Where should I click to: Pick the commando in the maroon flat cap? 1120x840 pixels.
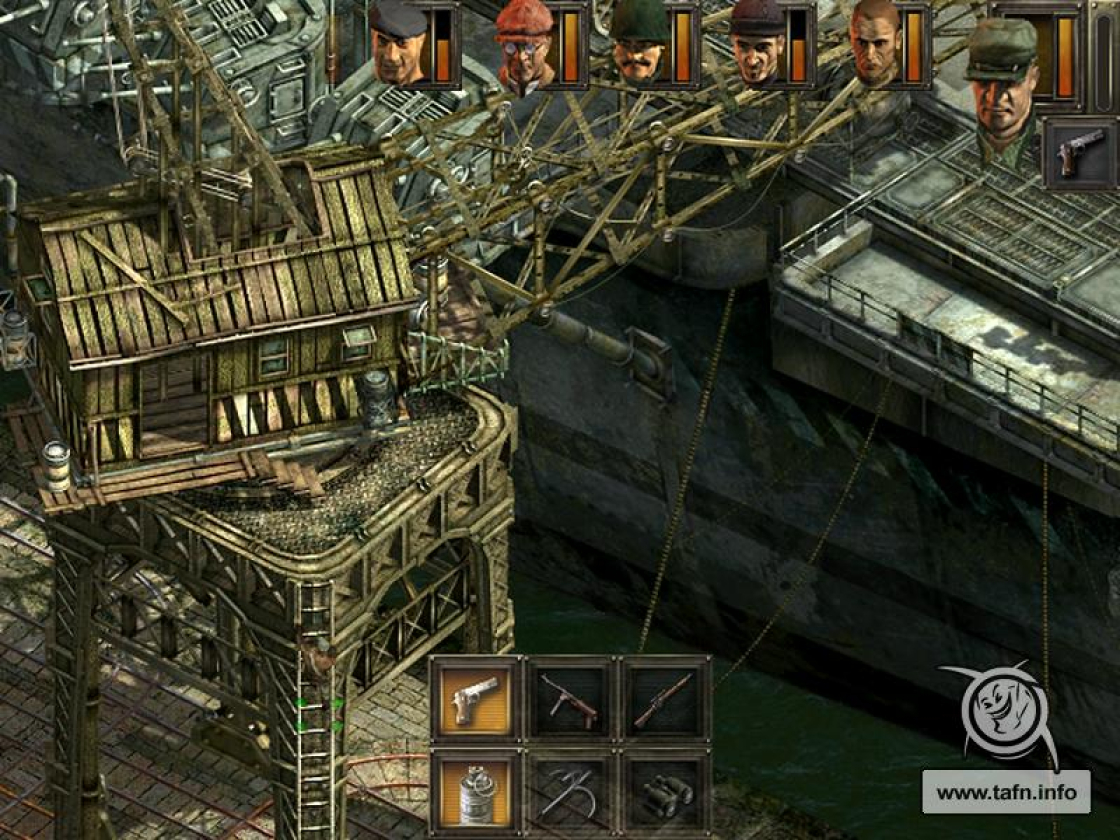[758, 47]
